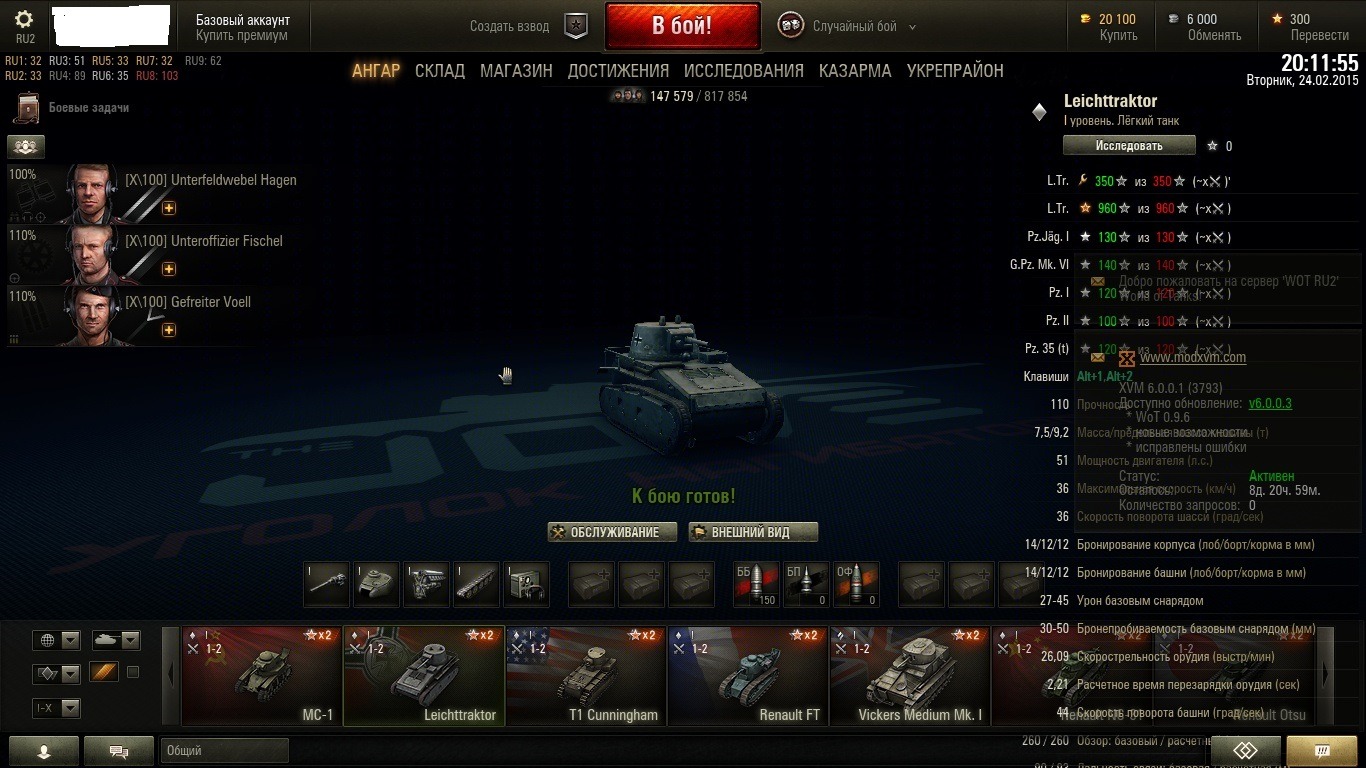Open the СКЛАД tab

[x=440, y=71]
